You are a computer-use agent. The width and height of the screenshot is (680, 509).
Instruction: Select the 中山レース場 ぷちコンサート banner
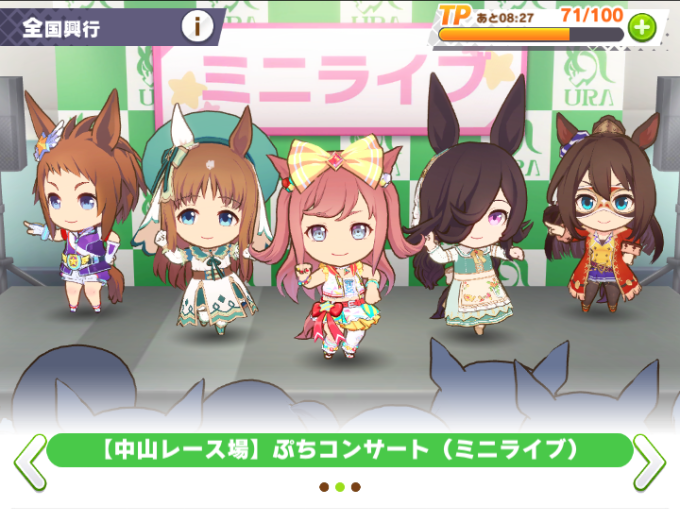[339, 451]
